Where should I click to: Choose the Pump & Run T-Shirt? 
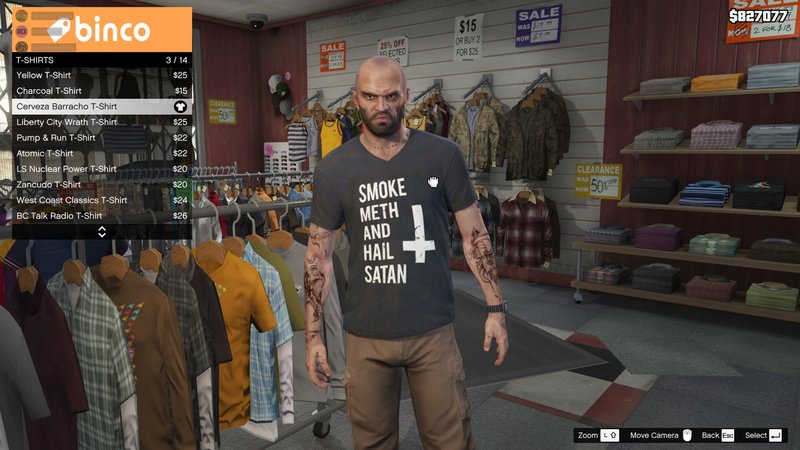[100, 137]
